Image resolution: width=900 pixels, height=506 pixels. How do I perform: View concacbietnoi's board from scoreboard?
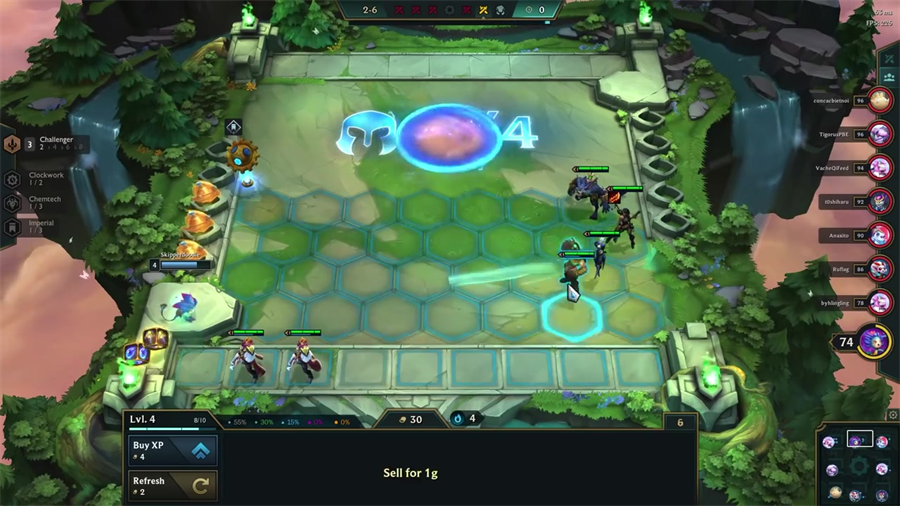click(880, 99)
